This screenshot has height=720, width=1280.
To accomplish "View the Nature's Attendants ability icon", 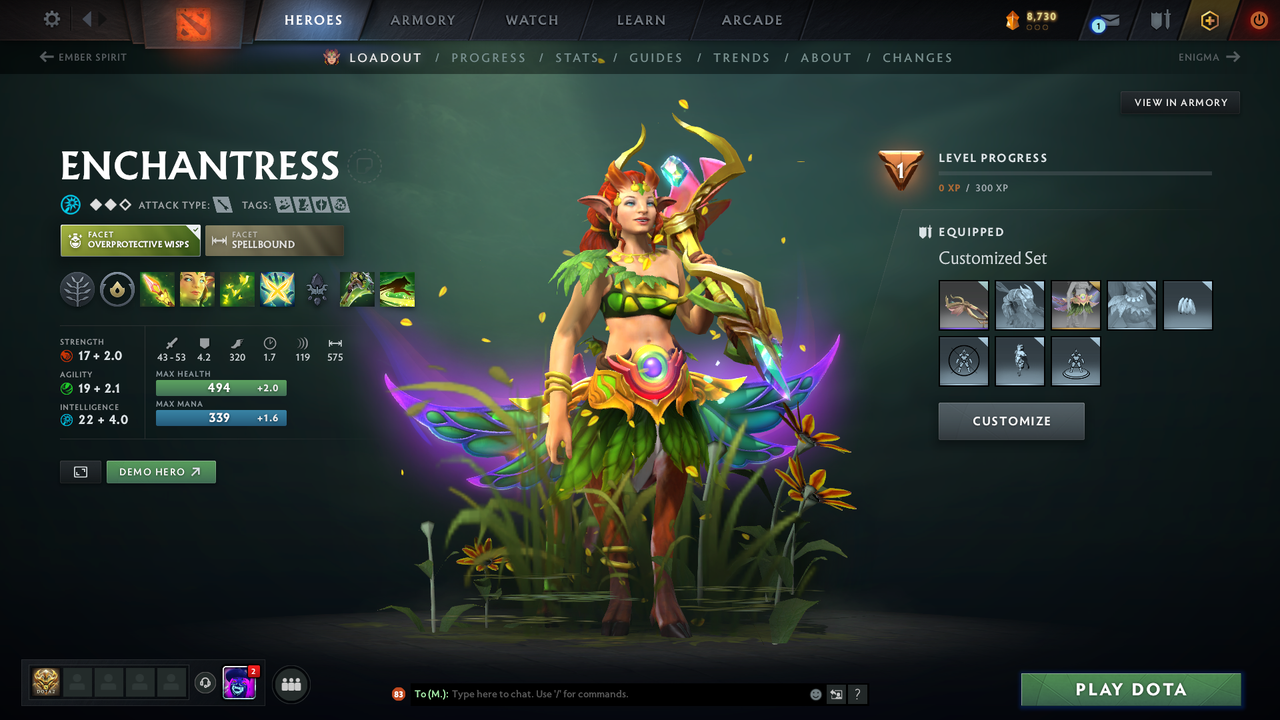I will point(237,289).
